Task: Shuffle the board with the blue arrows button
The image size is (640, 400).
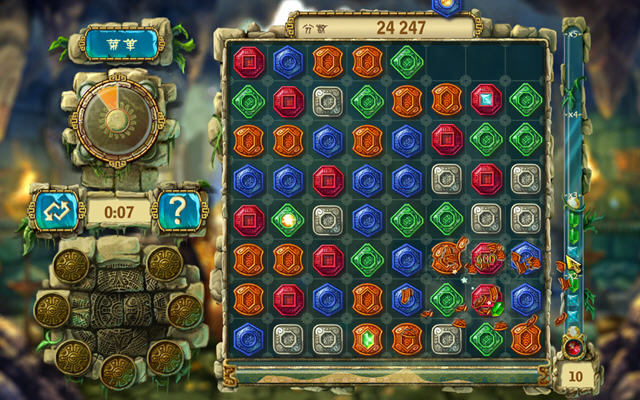Action: (x=54, y=211)
